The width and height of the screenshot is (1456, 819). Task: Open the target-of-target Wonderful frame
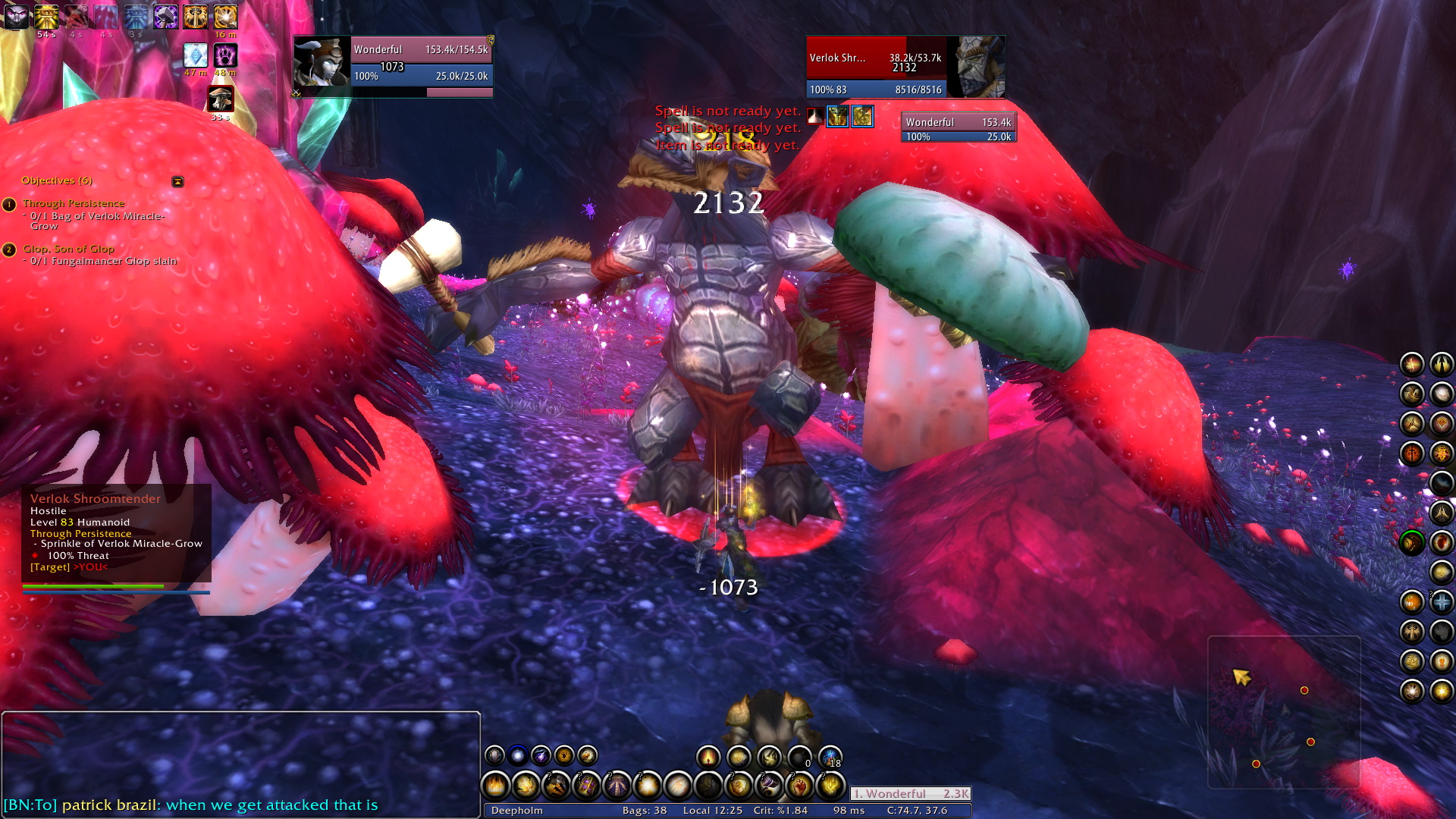pos(959,128)
